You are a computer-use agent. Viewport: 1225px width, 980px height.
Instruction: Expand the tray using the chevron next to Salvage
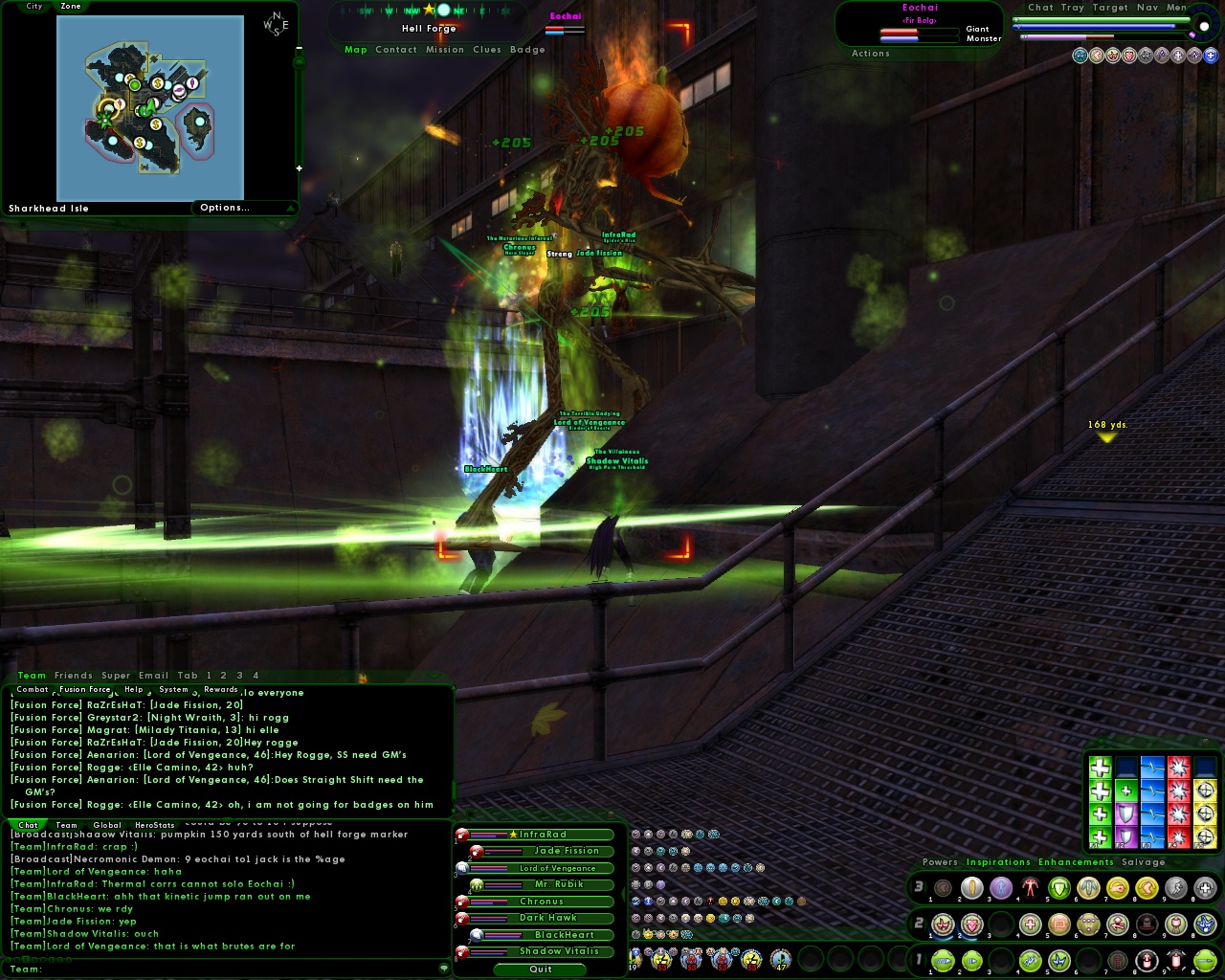1177,862
